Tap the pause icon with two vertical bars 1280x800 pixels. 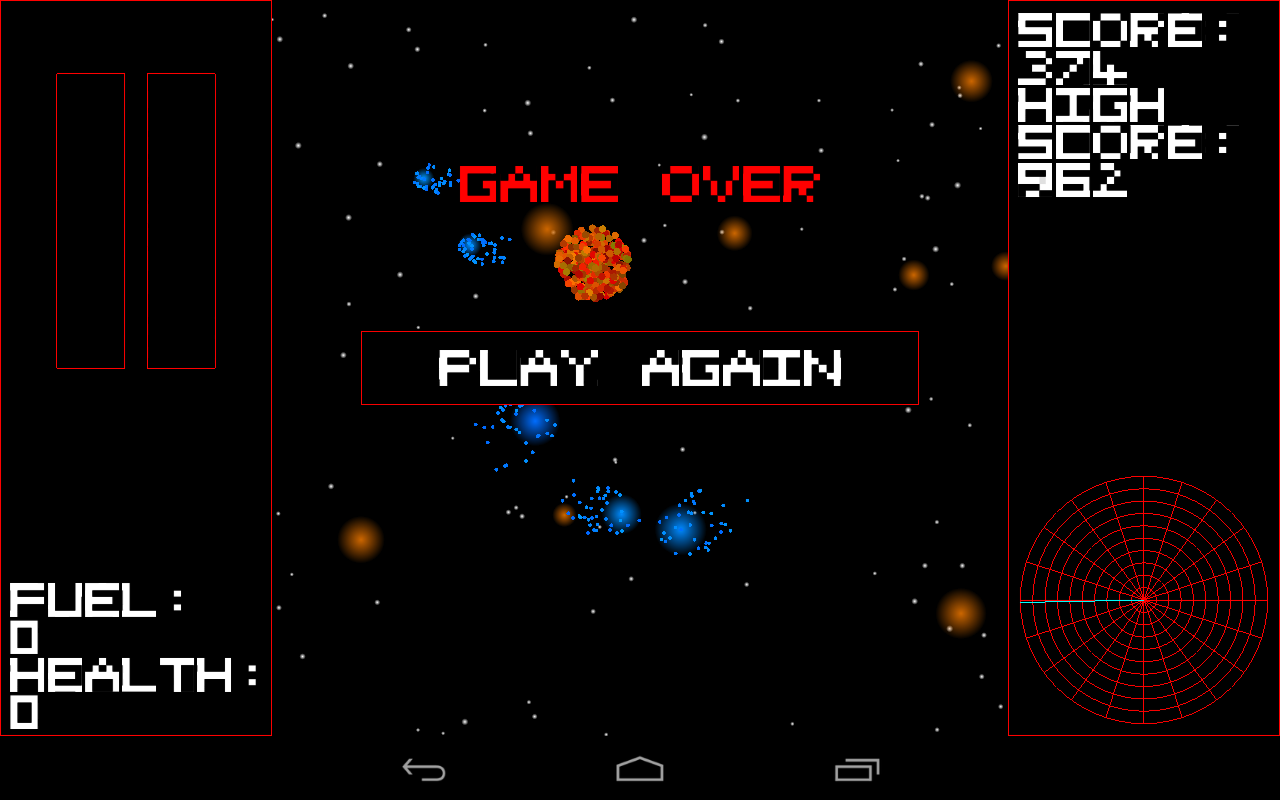137,220
